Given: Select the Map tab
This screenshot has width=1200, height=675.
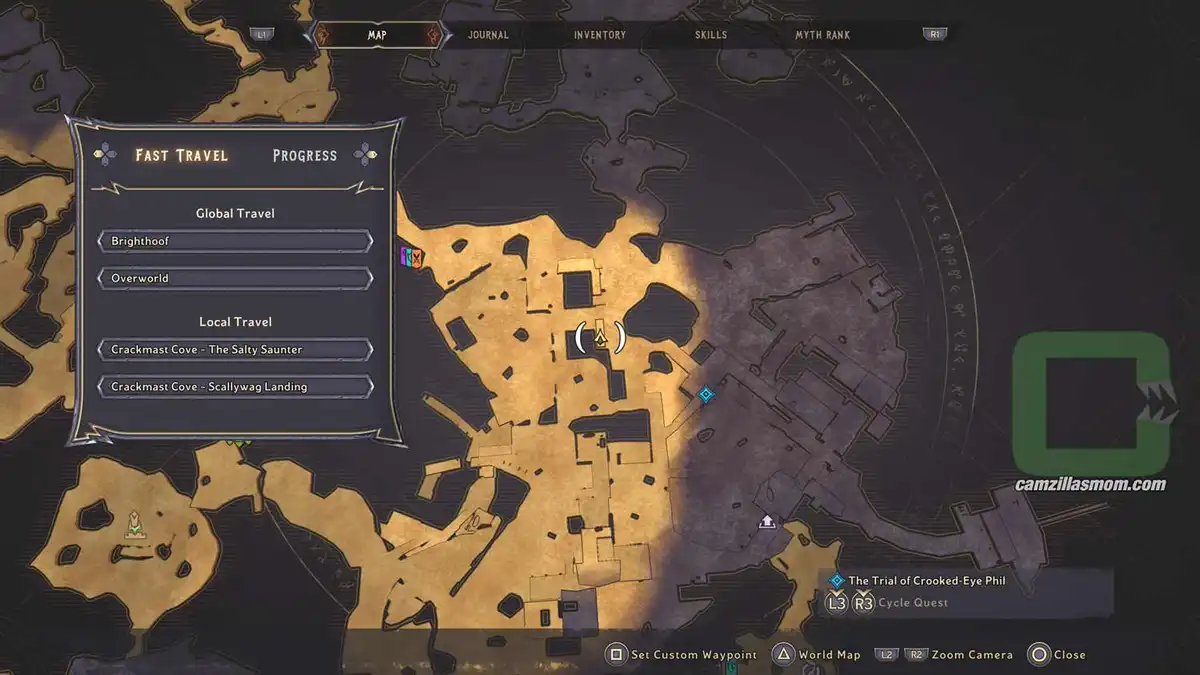Looking at the screenshot, I should click(x=377, y=35).
